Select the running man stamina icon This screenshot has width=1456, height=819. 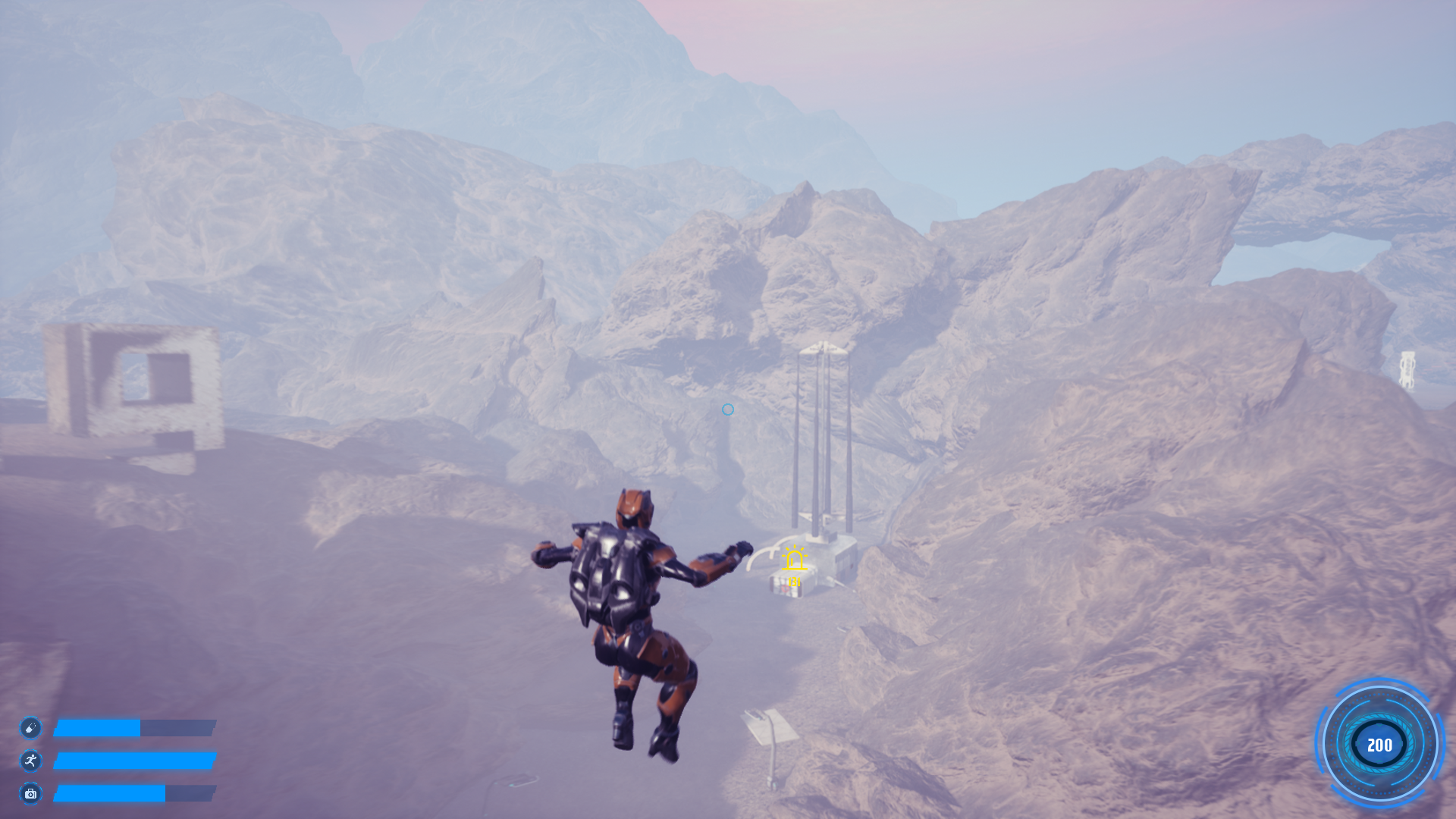tap(30, 761)
